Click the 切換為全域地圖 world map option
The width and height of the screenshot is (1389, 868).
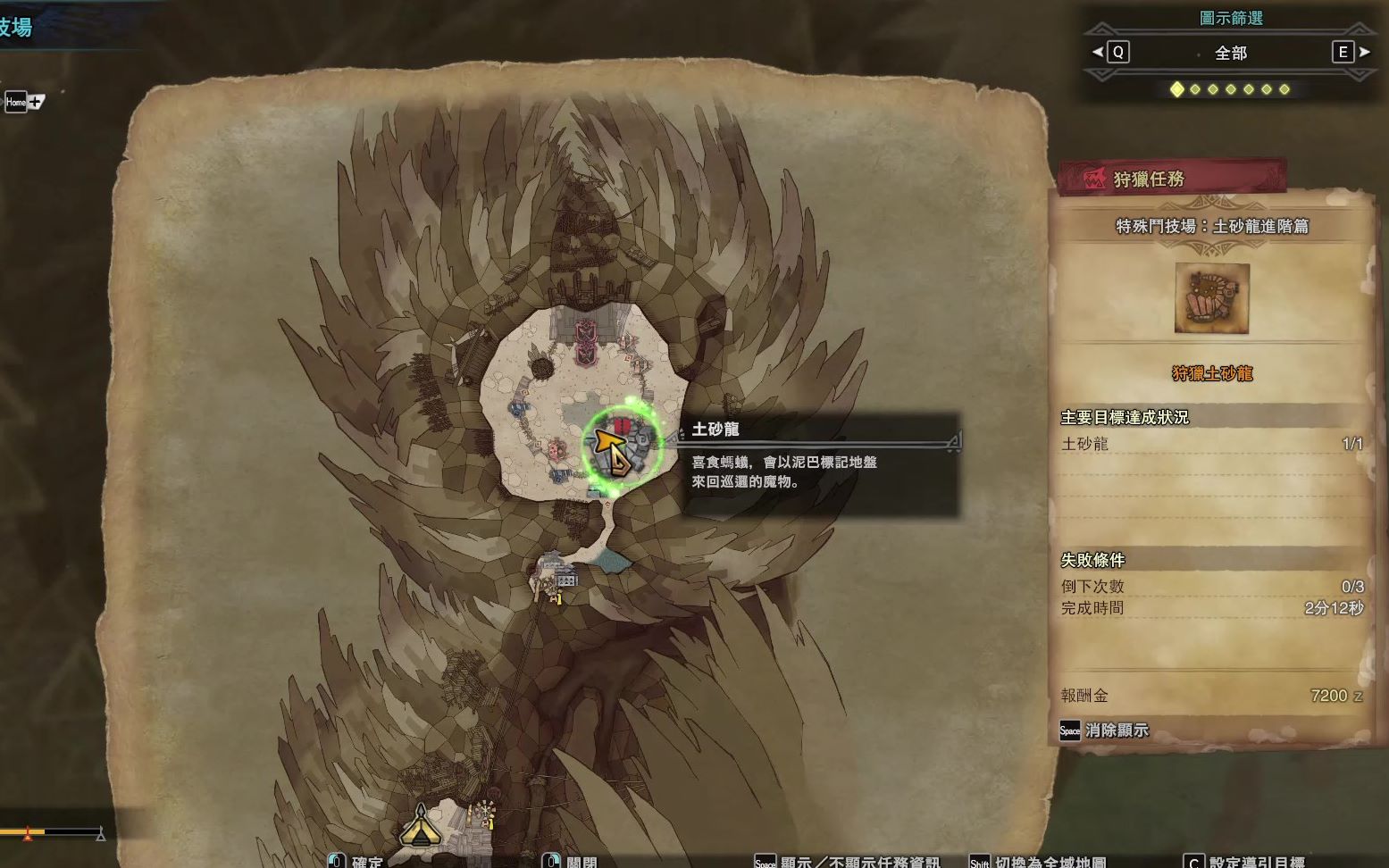1049,861
